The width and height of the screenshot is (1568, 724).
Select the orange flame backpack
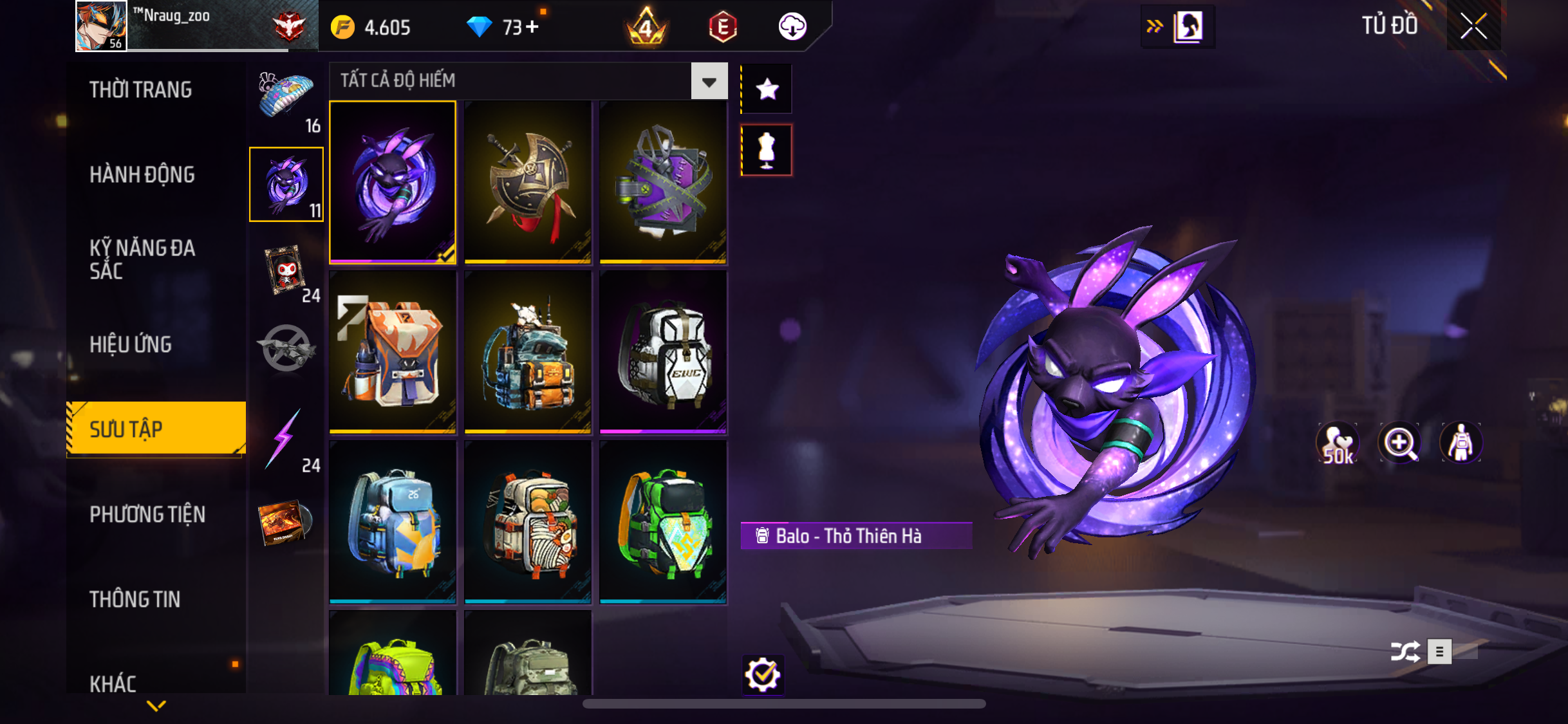point(393,352)
